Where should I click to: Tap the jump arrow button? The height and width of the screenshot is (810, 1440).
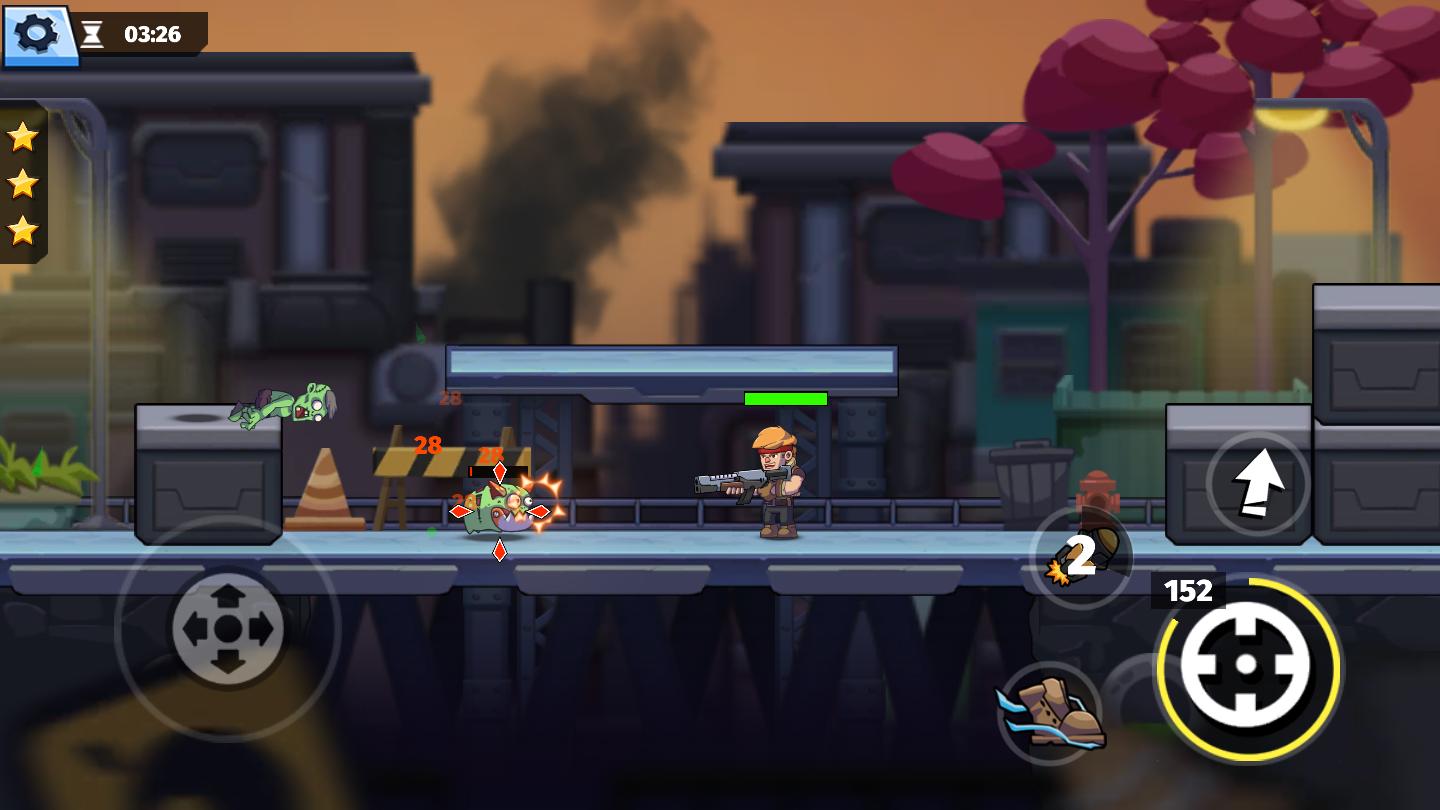[x=1257, y=483]
